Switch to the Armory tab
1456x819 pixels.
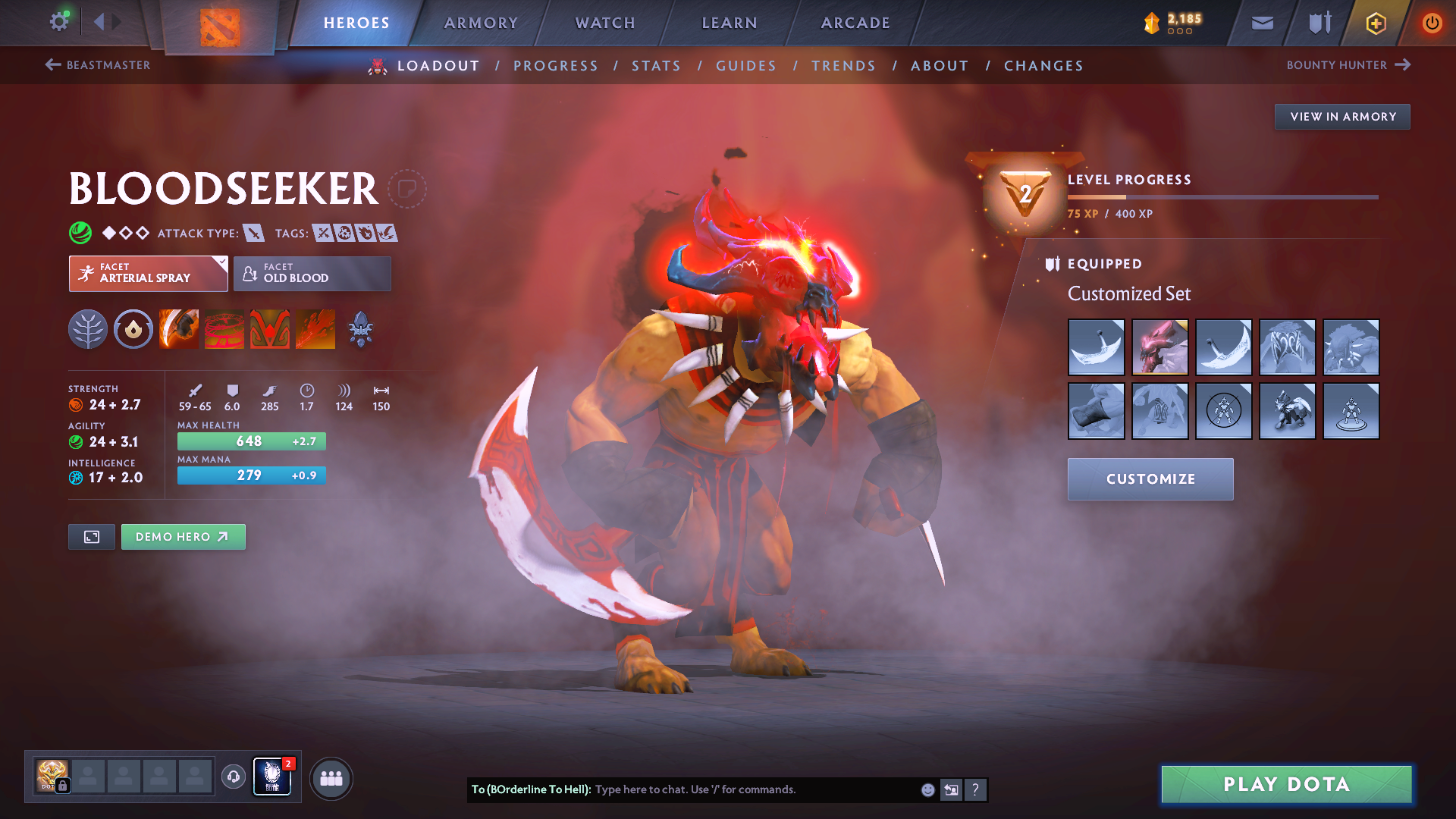(481, 23)
